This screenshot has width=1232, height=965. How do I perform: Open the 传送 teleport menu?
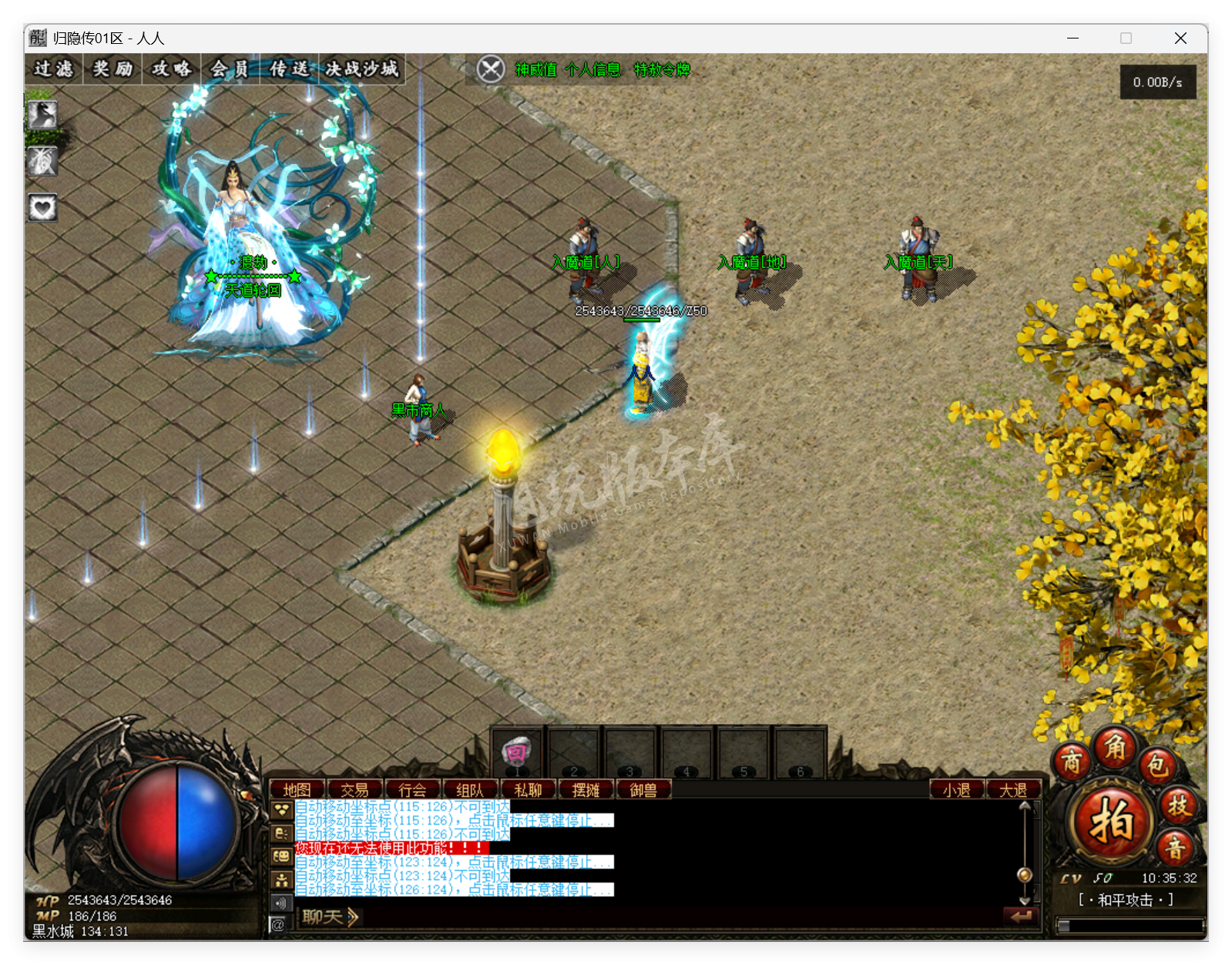click(289, 69)
